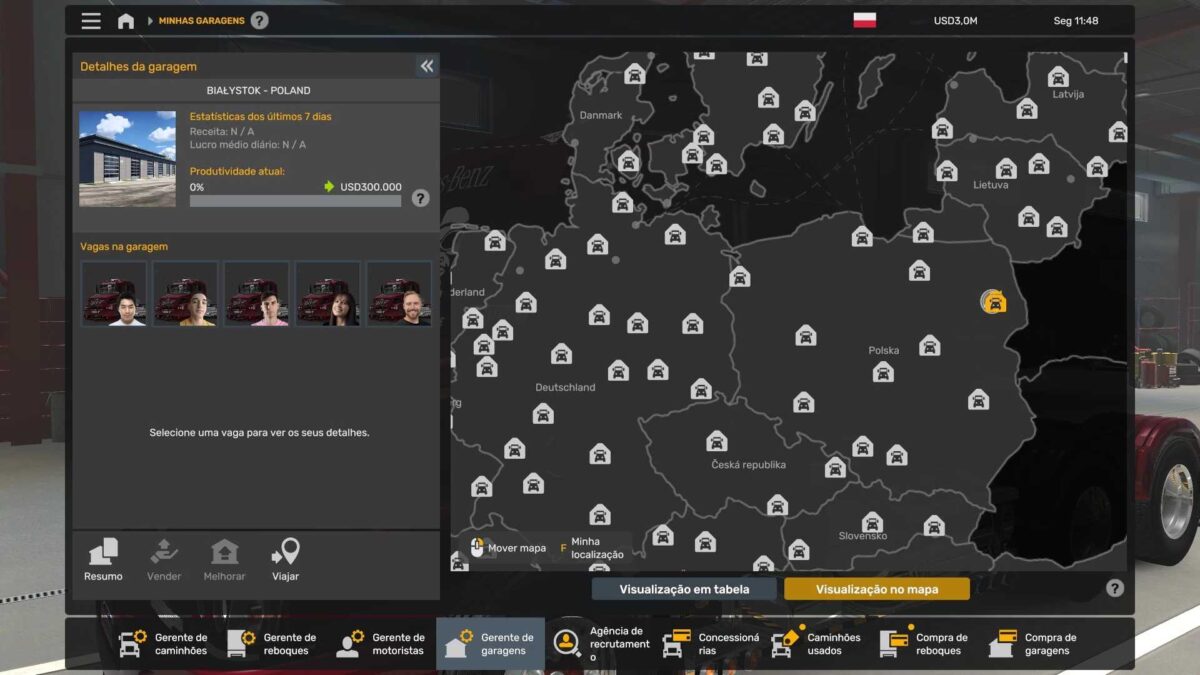The width and height of the screenshot is (1200, 675).
Task: Open the Resumo garage summary
Action: coord(103,560)
